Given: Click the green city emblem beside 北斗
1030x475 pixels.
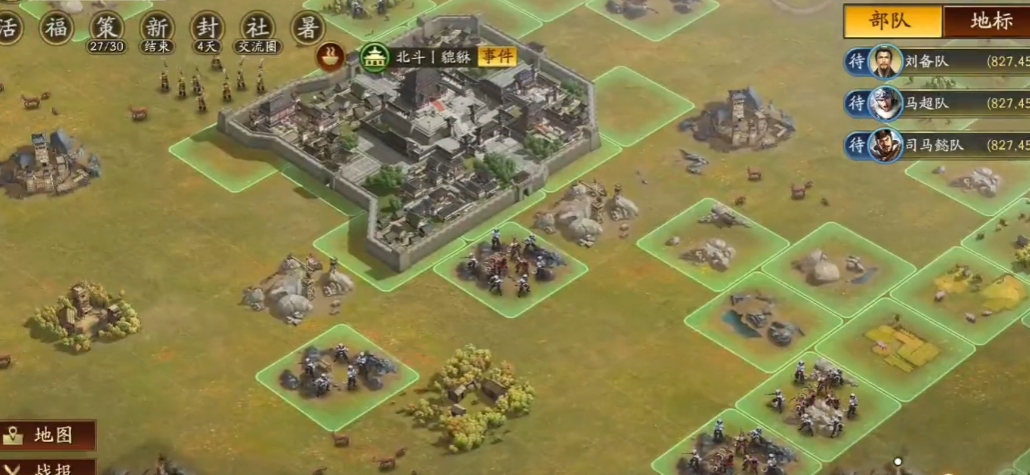Looking at the screenshot, I should tap(375, 57).
